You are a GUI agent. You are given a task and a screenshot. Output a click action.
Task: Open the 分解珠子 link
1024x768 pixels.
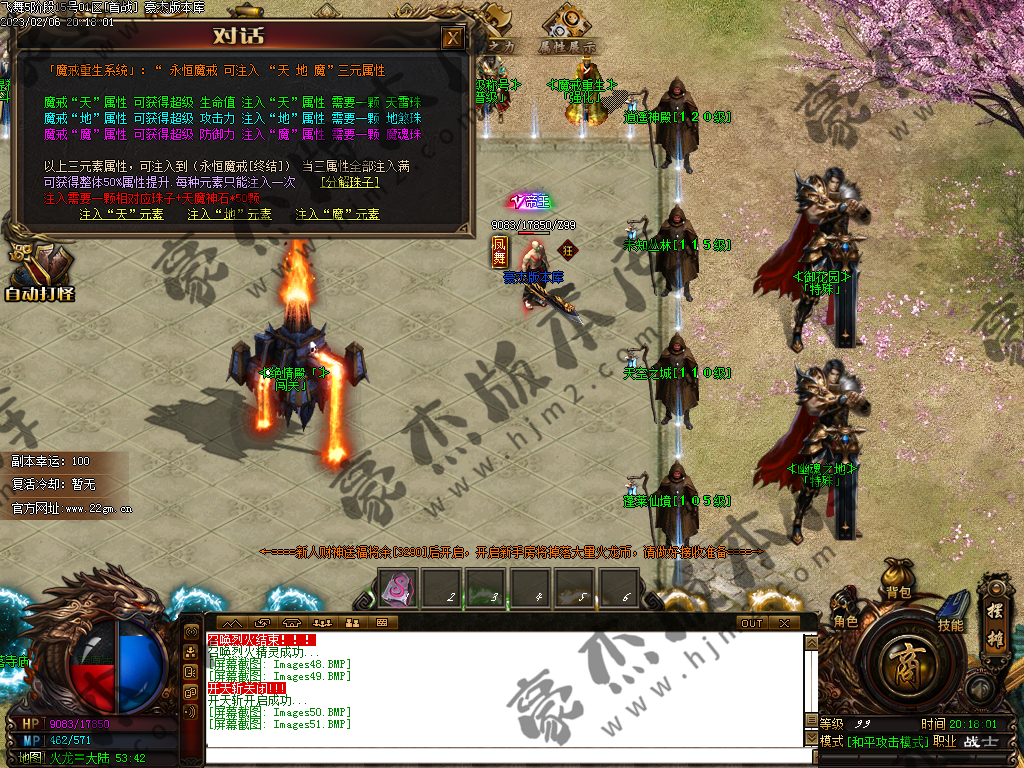pyautogui.click(x=350, y=183)
